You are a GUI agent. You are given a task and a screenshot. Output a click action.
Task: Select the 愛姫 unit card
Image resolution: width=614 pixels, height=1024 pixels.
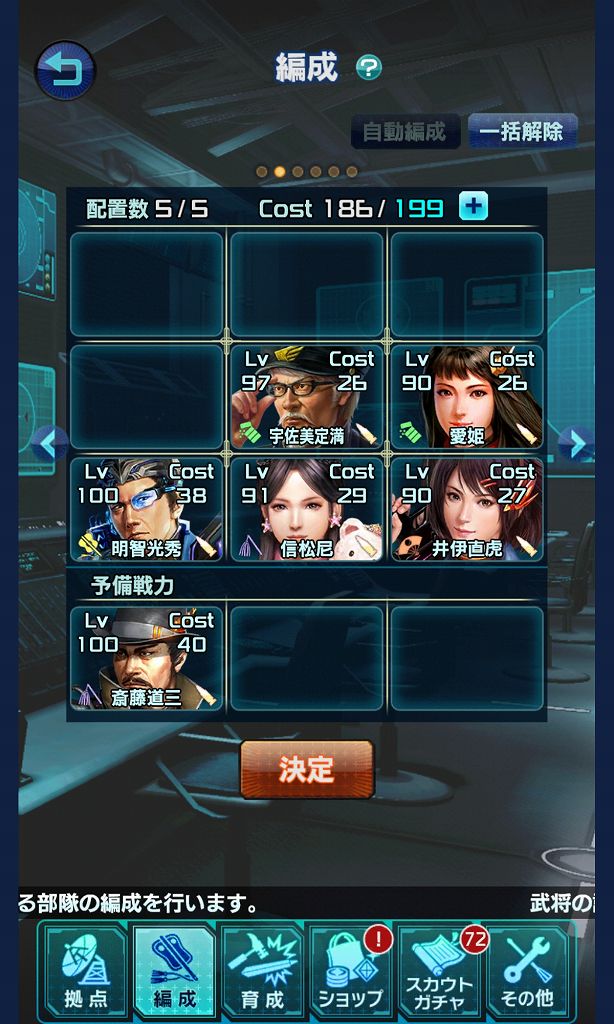pyautogui.click(x=467, y=396)
